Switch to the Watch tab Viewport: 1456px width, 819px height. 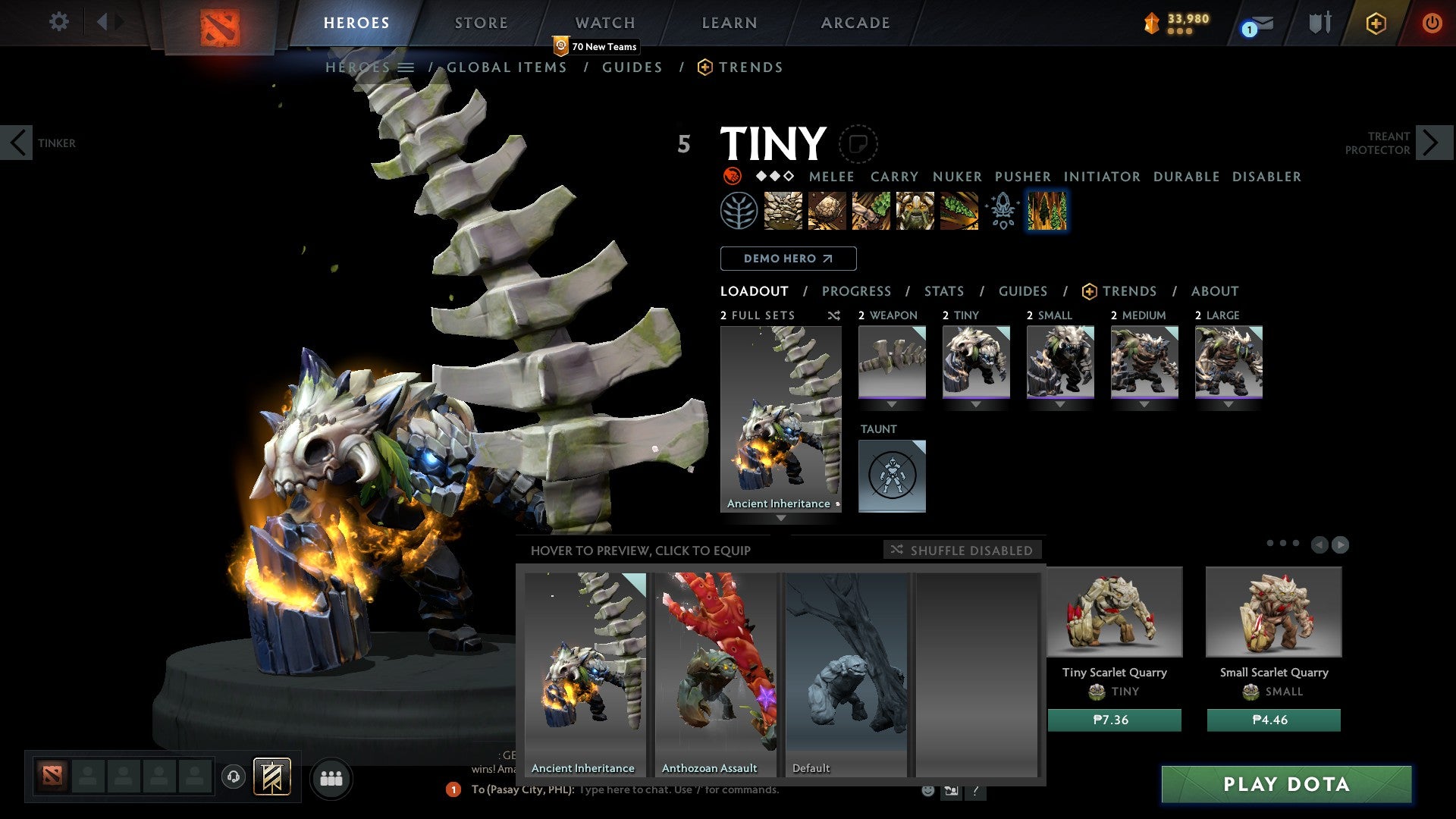604,23
